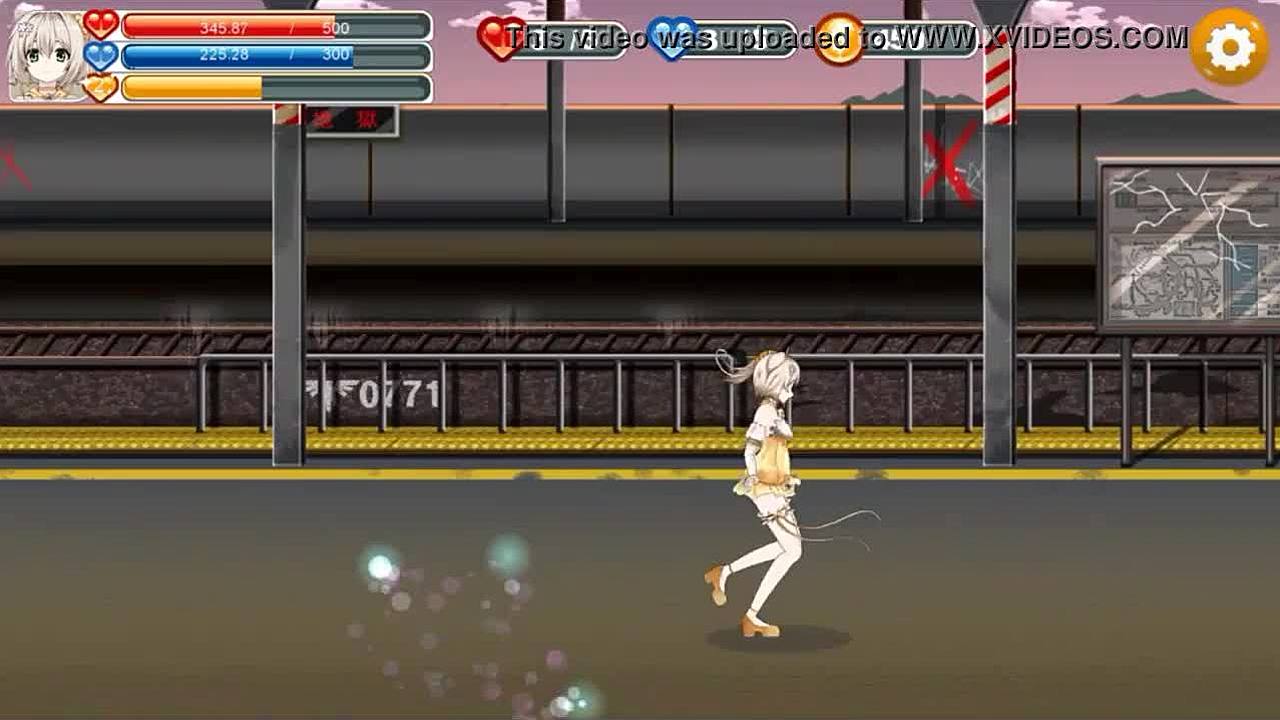Open the orange gear settings button
The width and height of the screenshot is (1280, 720).
point(1229,47)
